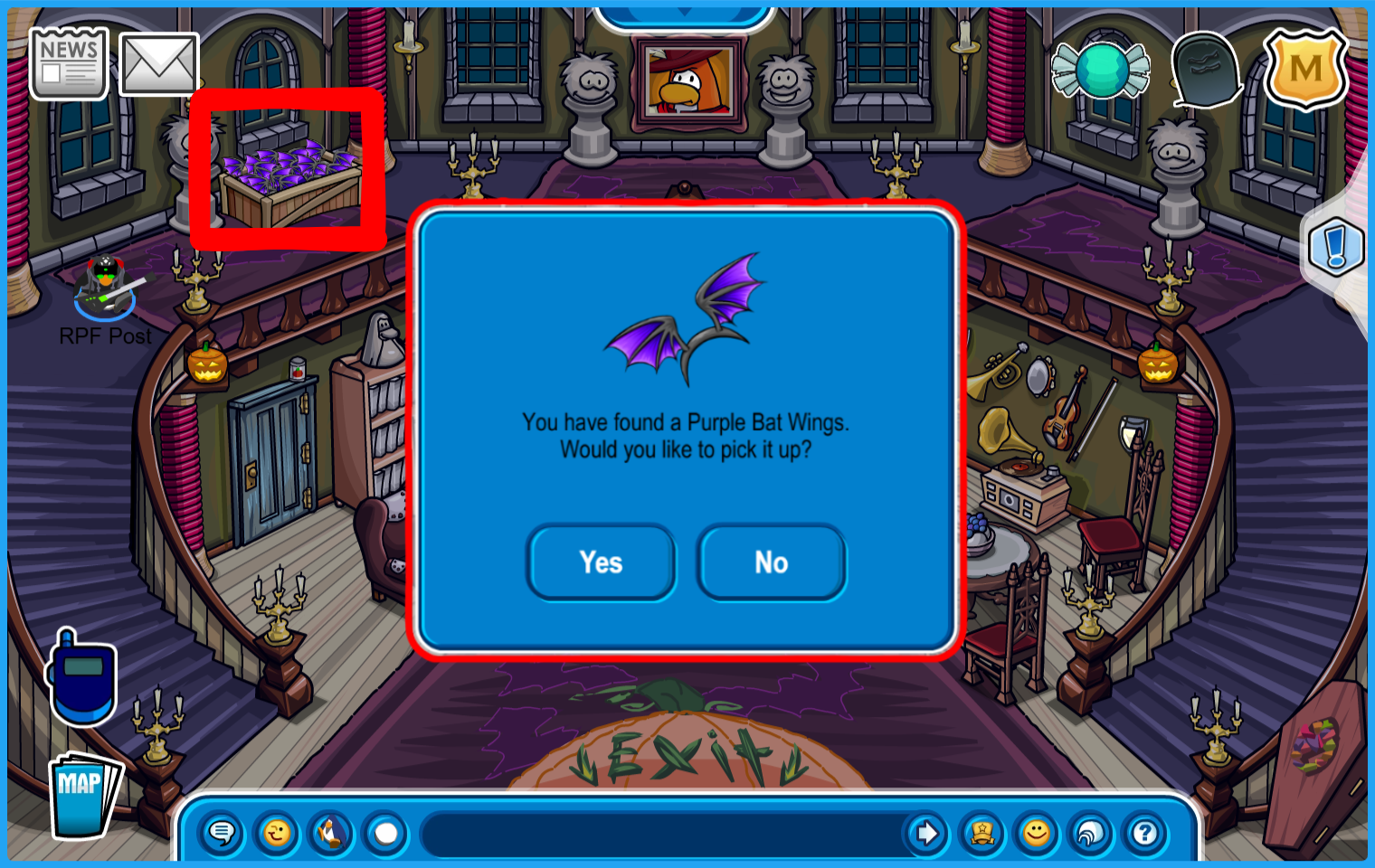The width and height of the screenshot is (1375, 868).
Task: Go to your igloo via the igloo button
Action: pyautogui.click(x=1091, y=833)
